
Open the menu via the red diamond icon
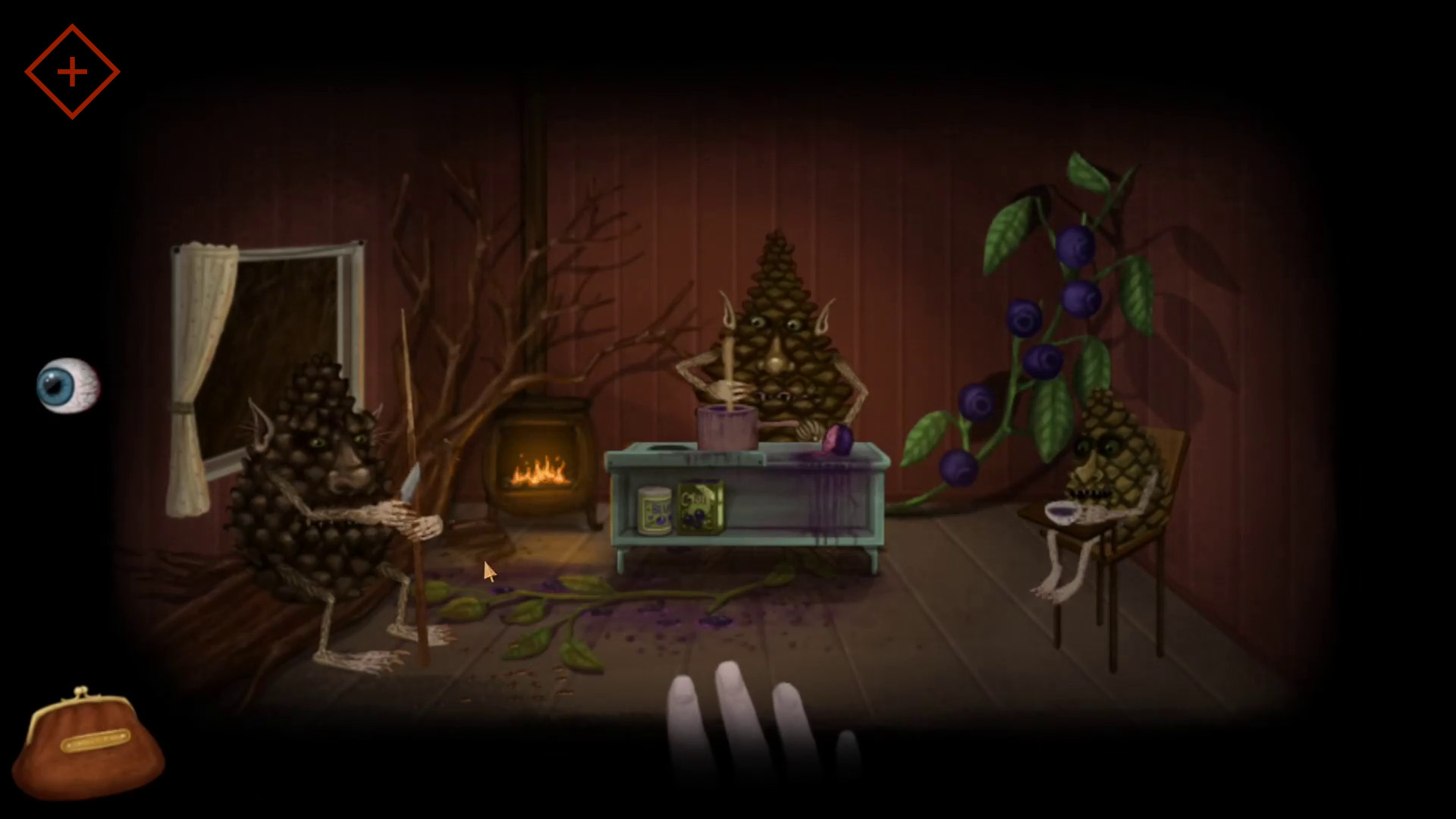[x=72, y=72]
